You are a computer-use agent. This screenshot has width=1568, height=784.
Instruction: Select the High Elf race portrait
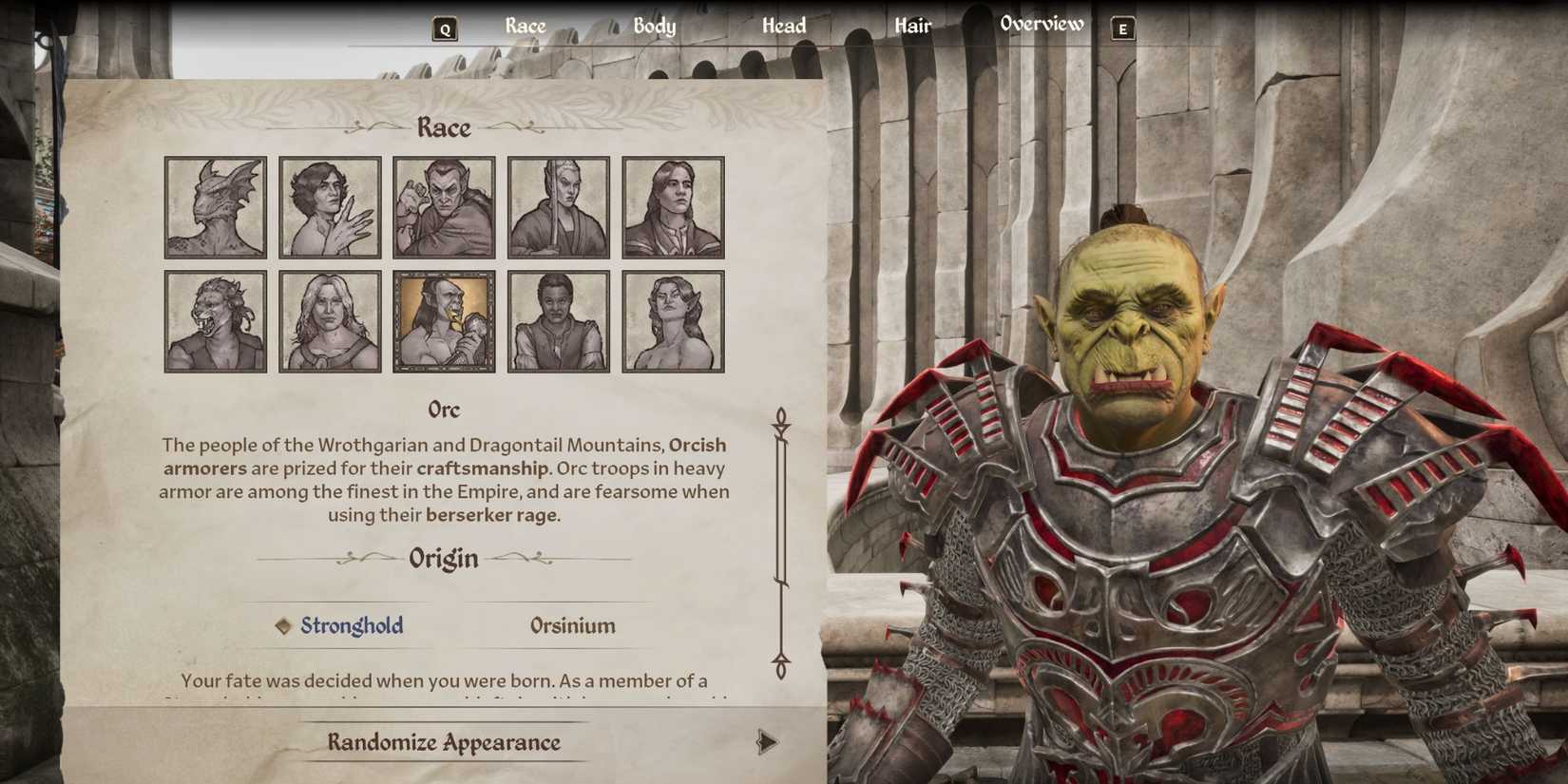point(560,205)
